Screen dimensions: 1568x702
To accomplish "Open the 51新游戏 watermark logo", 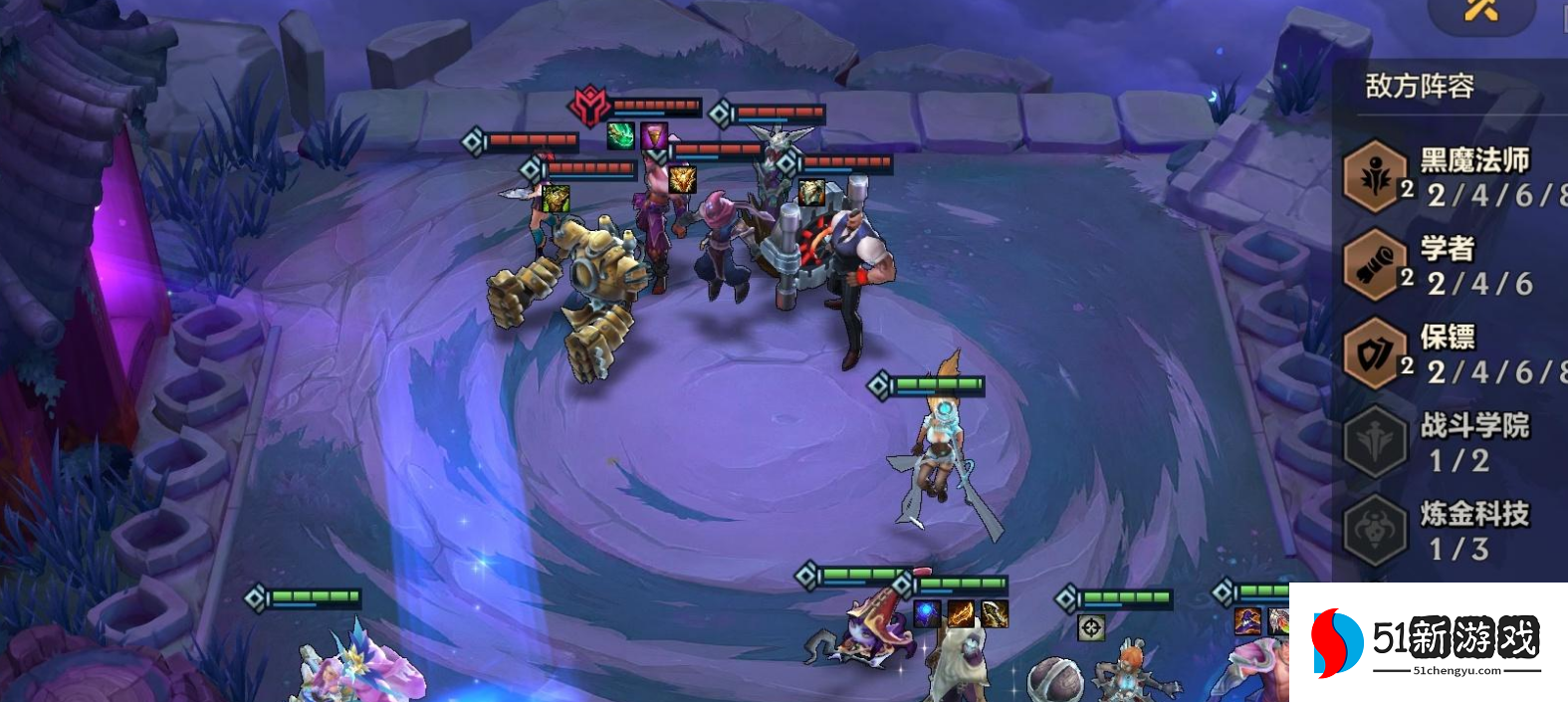I will pos(1428,641).
